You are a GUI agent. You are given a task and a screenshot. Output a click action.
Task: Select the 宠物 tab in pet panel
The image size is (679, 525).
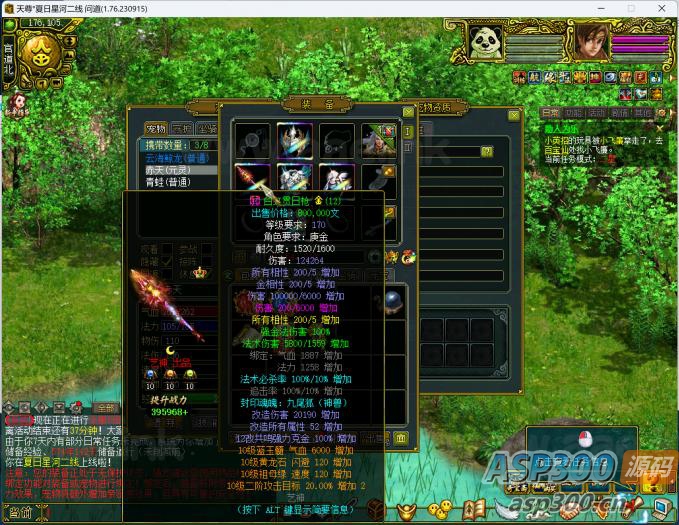(155, 128)
